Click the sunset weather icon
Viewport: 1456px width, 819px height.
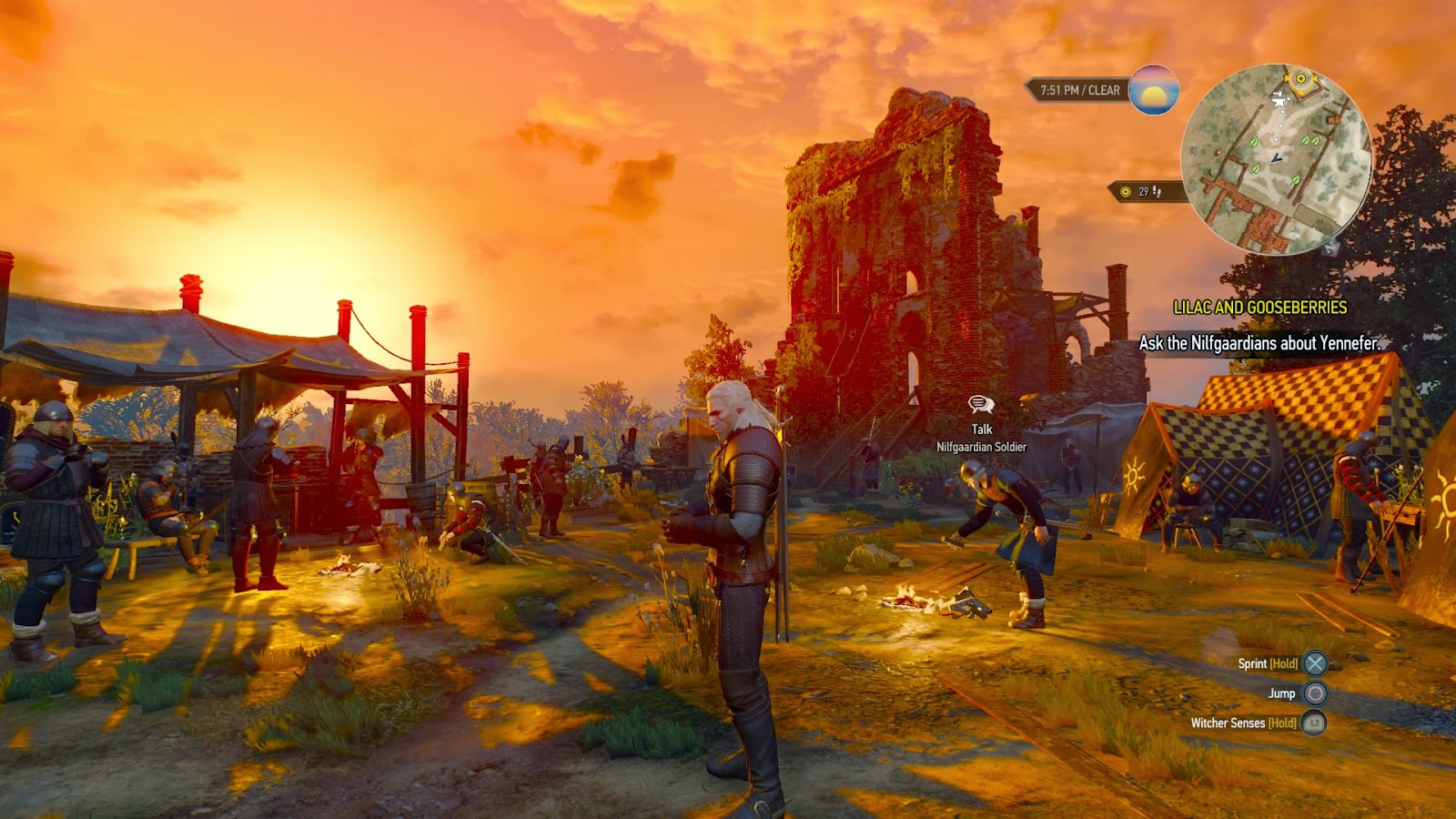[x=1154, y=90]
